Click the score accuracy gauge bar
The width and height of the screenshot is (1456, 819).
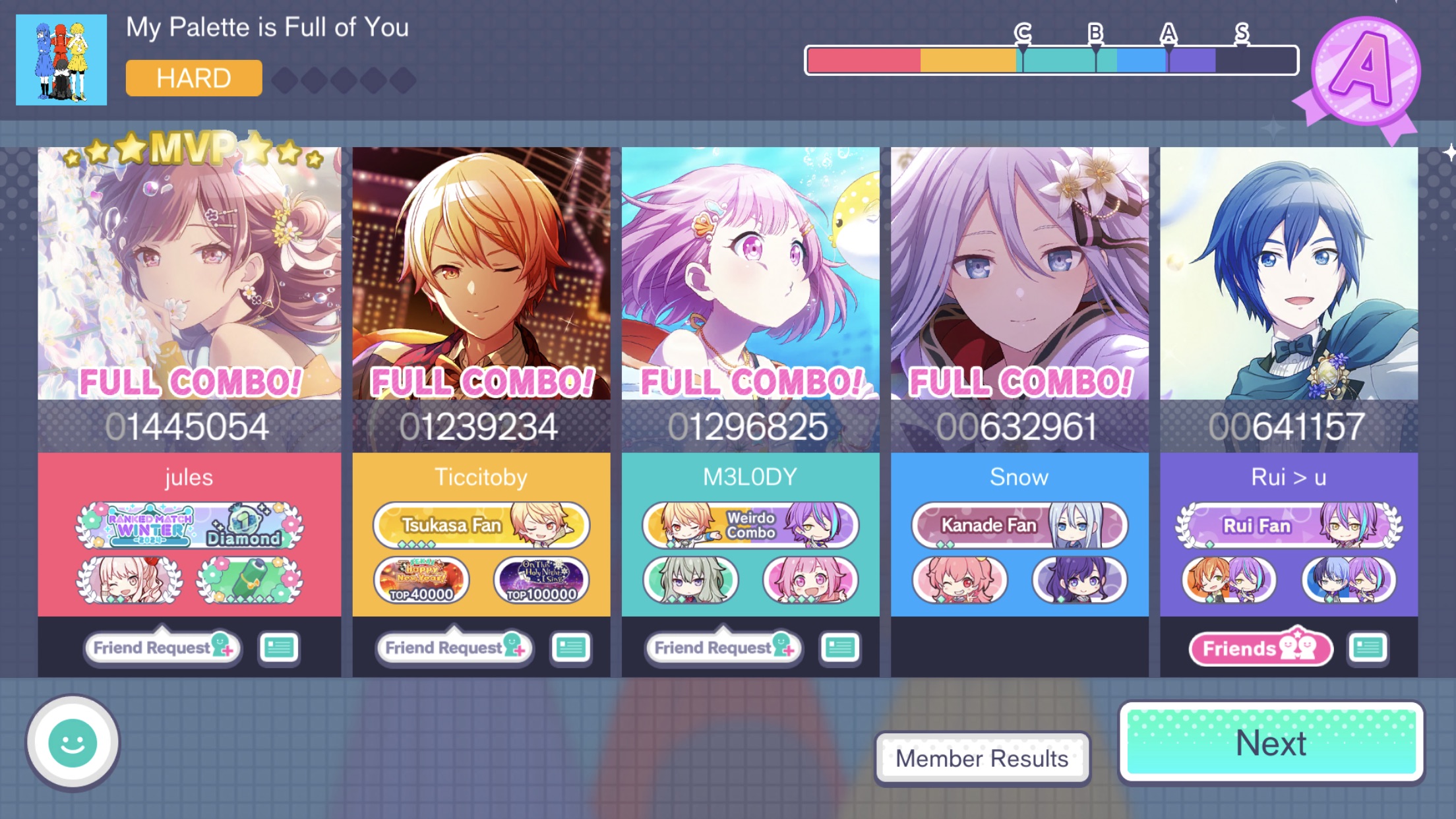(1052, 59)
